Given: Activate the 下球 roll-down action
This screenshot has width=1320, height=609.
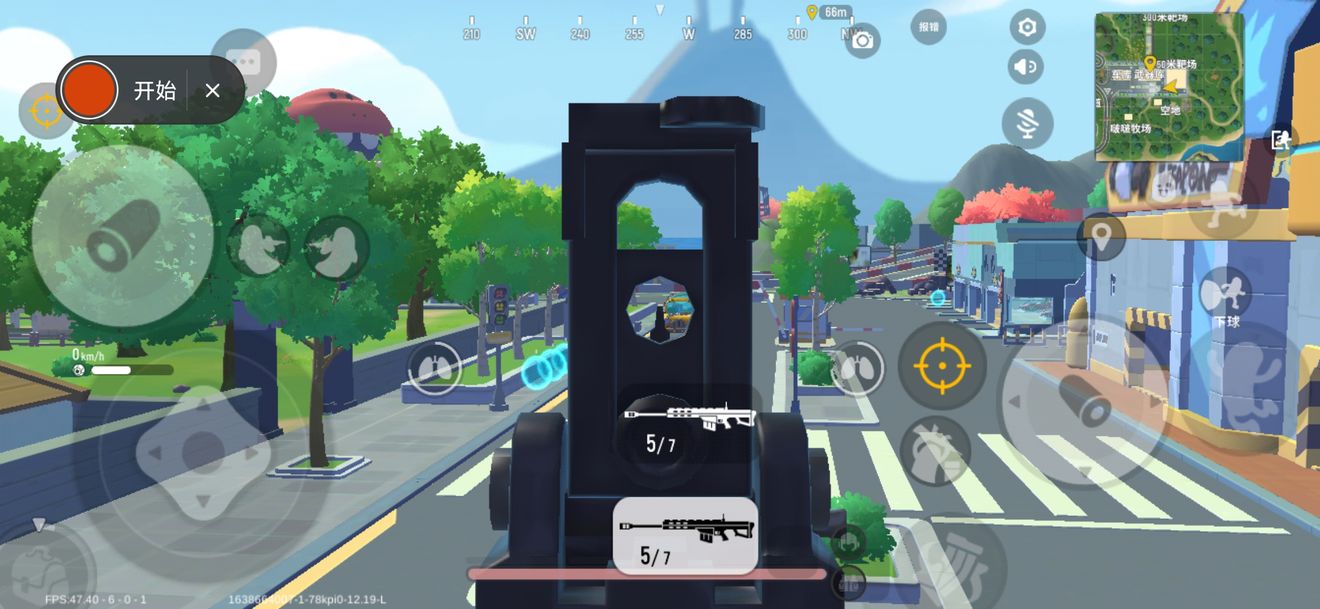Looking at the screenshot, I should pyautogui.click(x=1226, y=296).
